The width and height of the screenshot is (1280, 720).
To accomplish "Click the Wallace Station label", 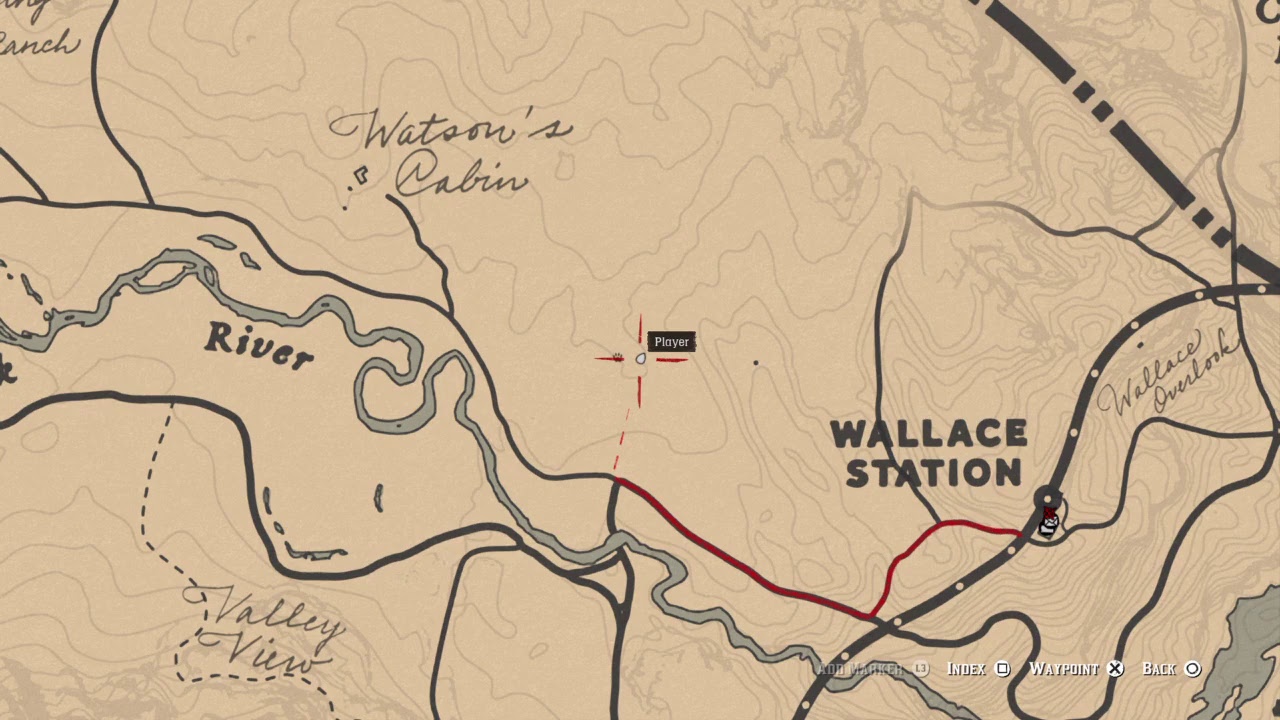I will click(x=930, y=452).
